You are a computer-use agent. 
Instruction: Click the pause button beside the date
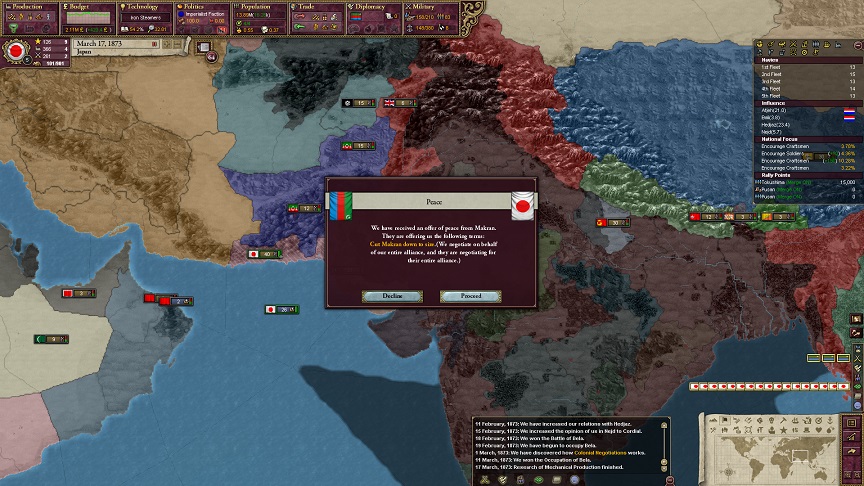click(x=154, y=45)
